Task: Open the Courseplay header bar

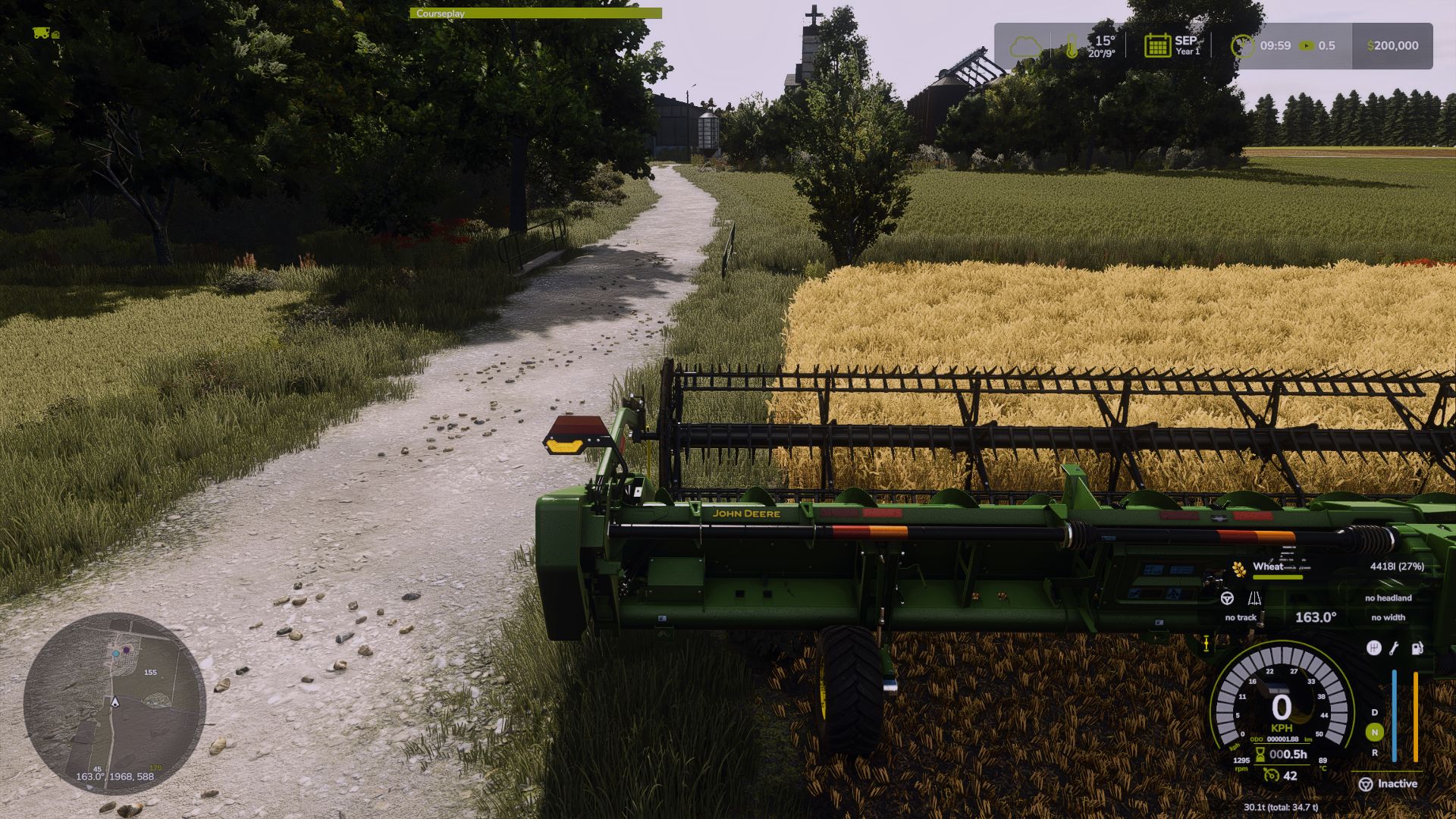Action: click(535, 13)
